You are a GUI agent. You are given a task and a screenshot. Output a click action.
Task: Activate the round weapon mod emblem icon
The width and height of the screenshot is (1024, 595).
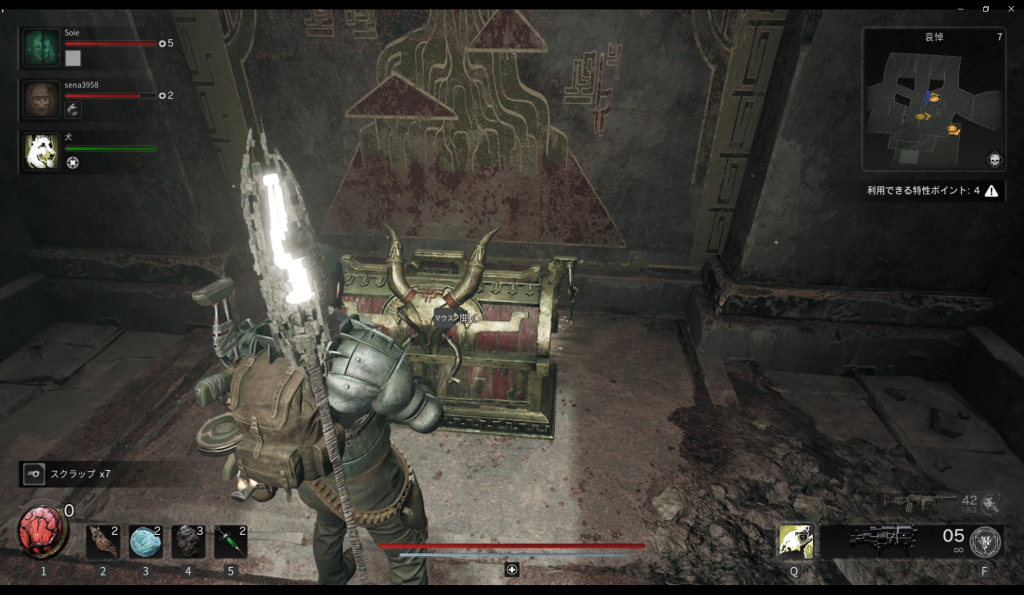click(985, 541)
